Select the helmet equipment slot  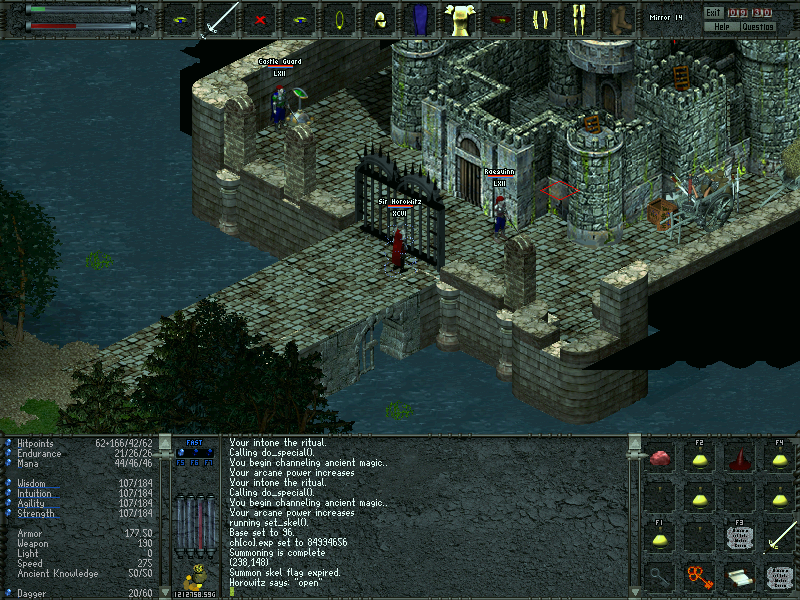point(380,19)
